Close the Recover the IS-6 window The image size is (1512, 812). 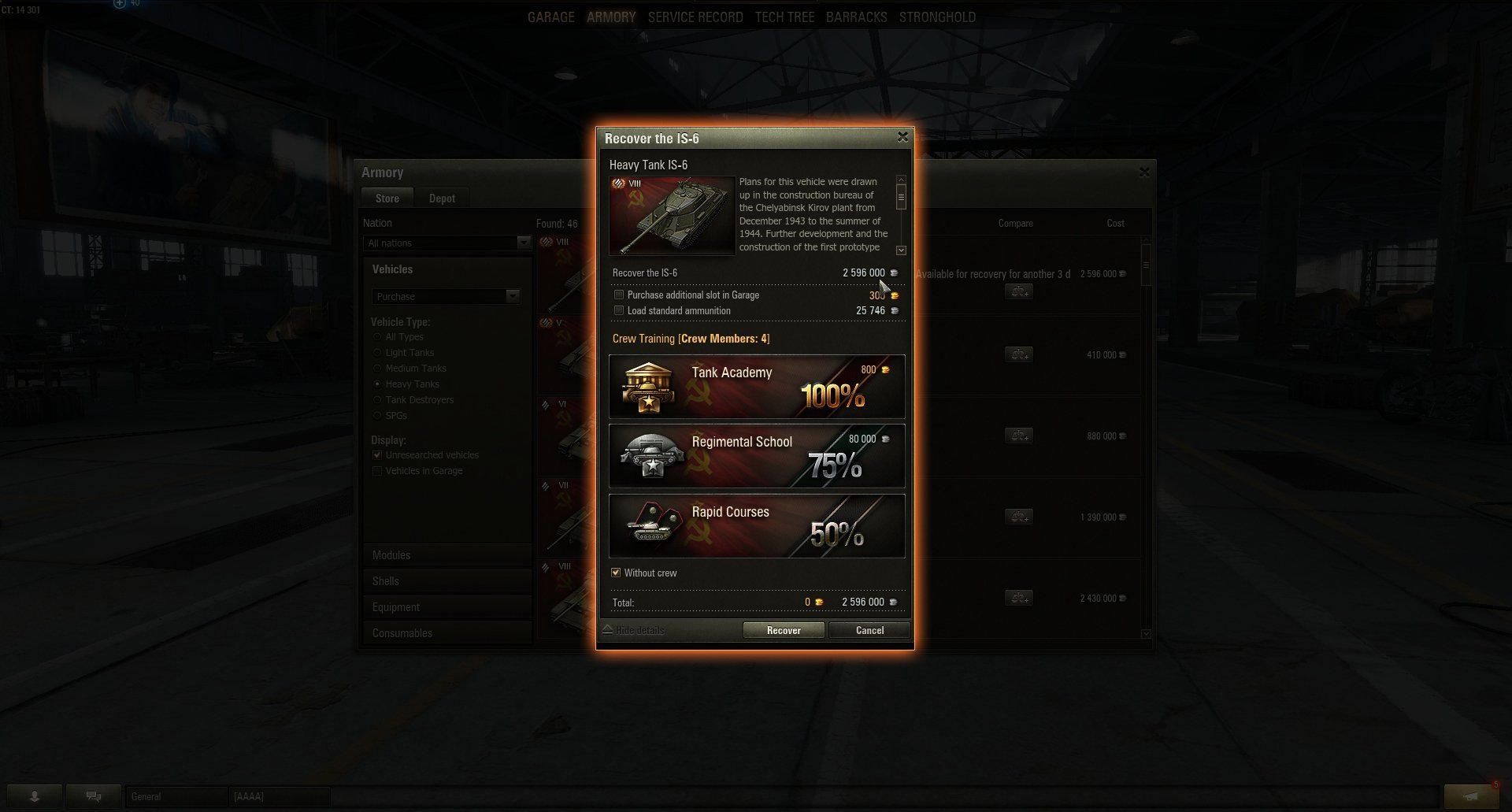902,137
